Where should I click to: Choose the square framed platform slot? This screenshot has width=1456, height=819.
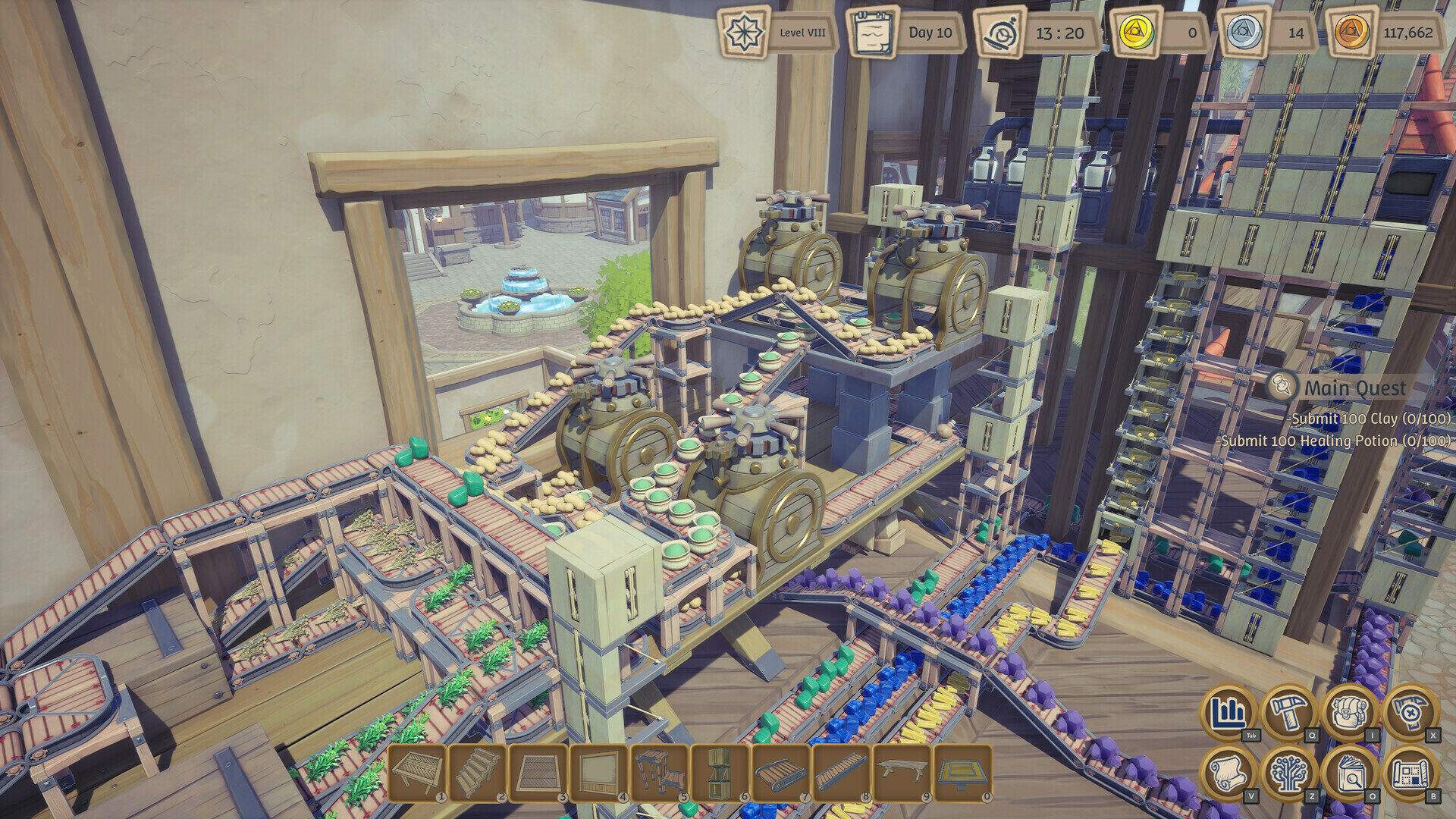[x=963, y=773]
